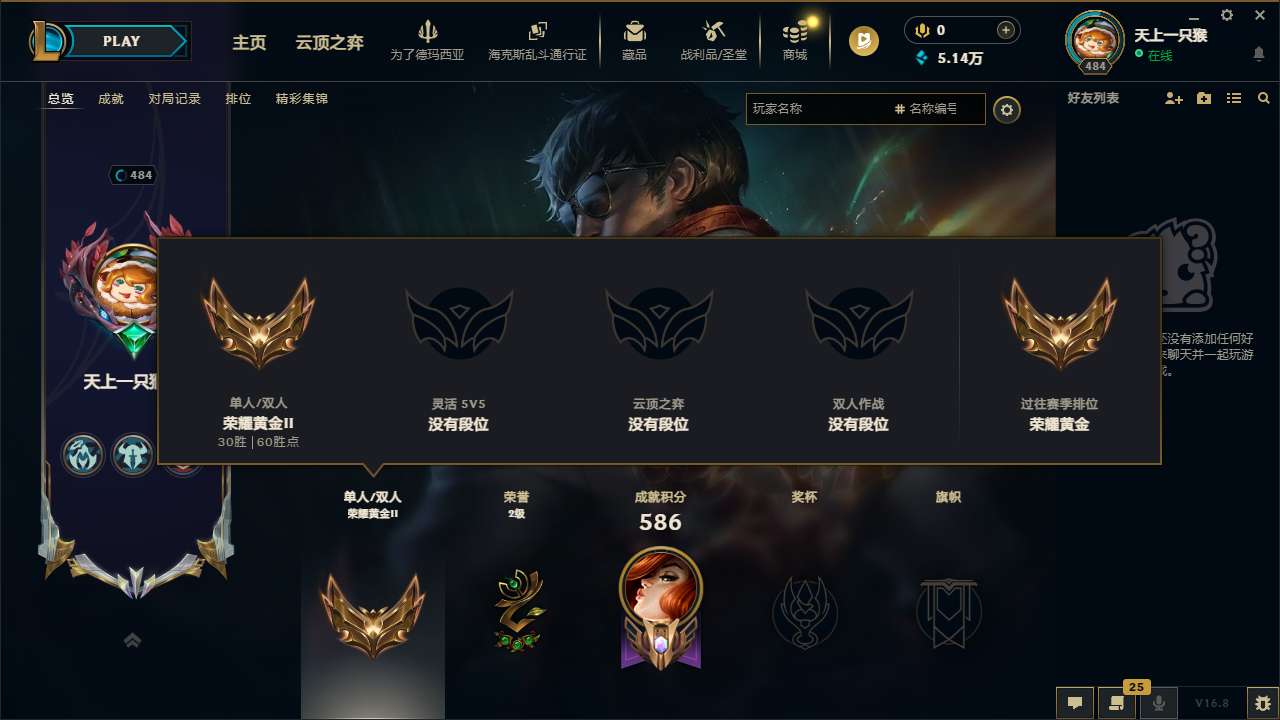Screen dimensions: 1280x720
Task: Collapse the profile sidebar with the chevron
Action: tap(133, 640)
